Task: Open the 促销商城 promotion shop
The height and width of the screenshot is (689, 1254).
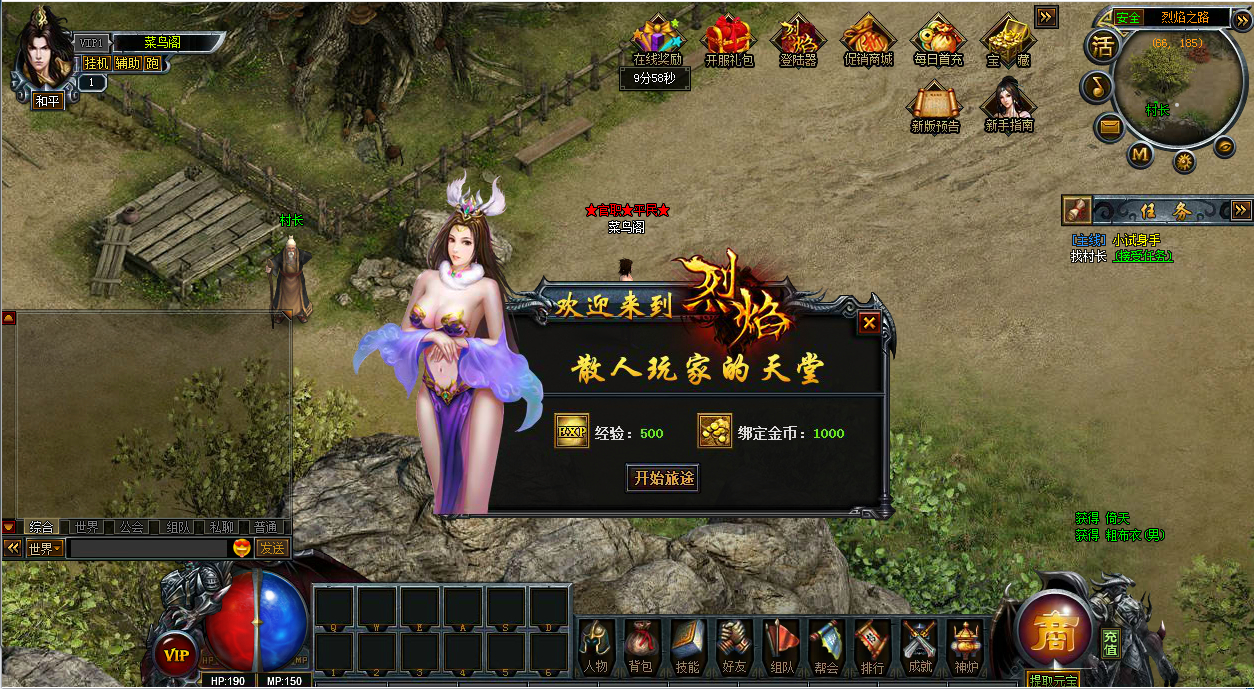Action: pyautogui.click(x=867, y=39)
